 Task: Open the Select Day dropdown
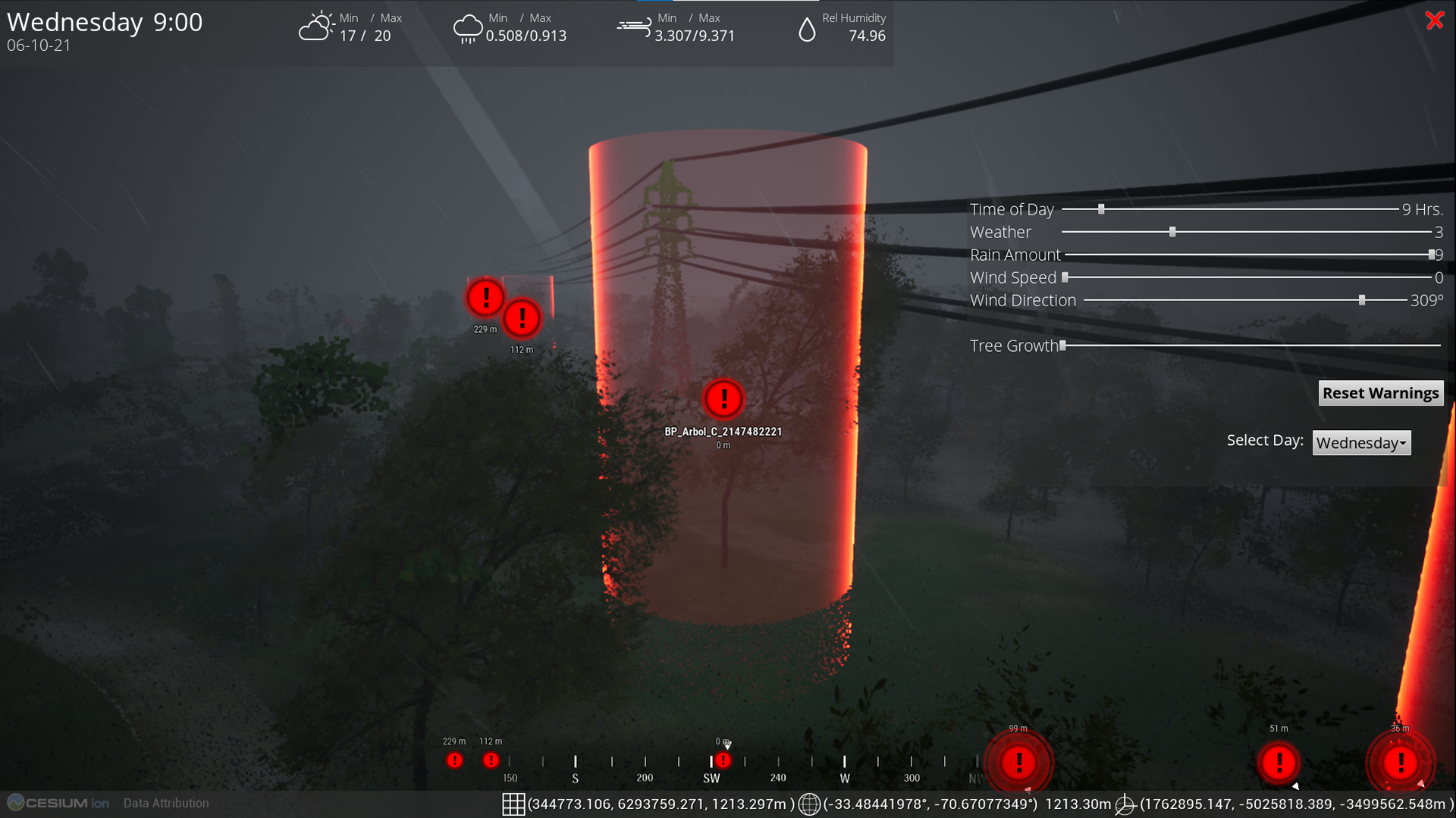coord(1361,443)
